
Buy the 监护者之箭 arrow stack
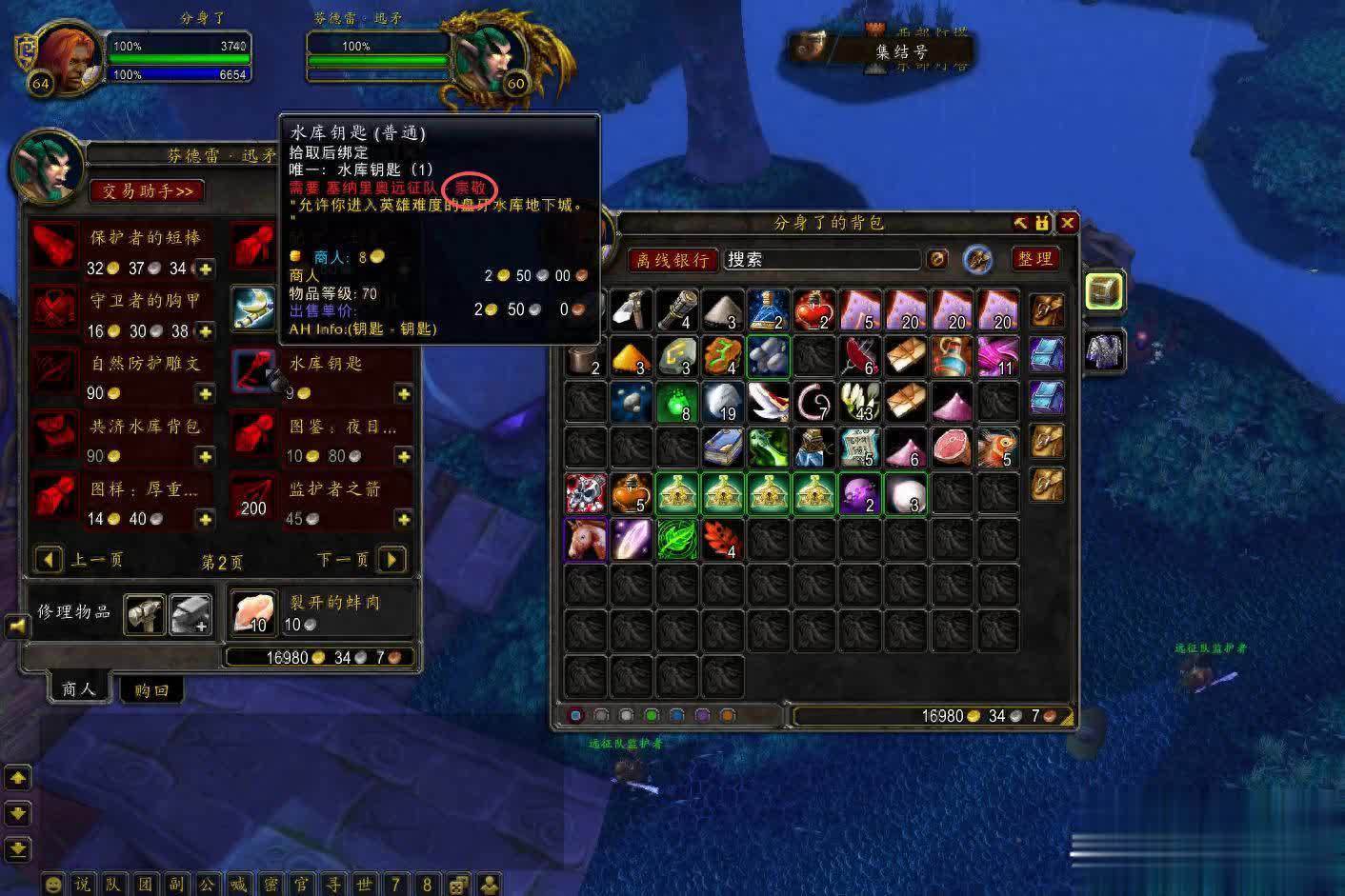pyautogui.click(x=252, y=496)
